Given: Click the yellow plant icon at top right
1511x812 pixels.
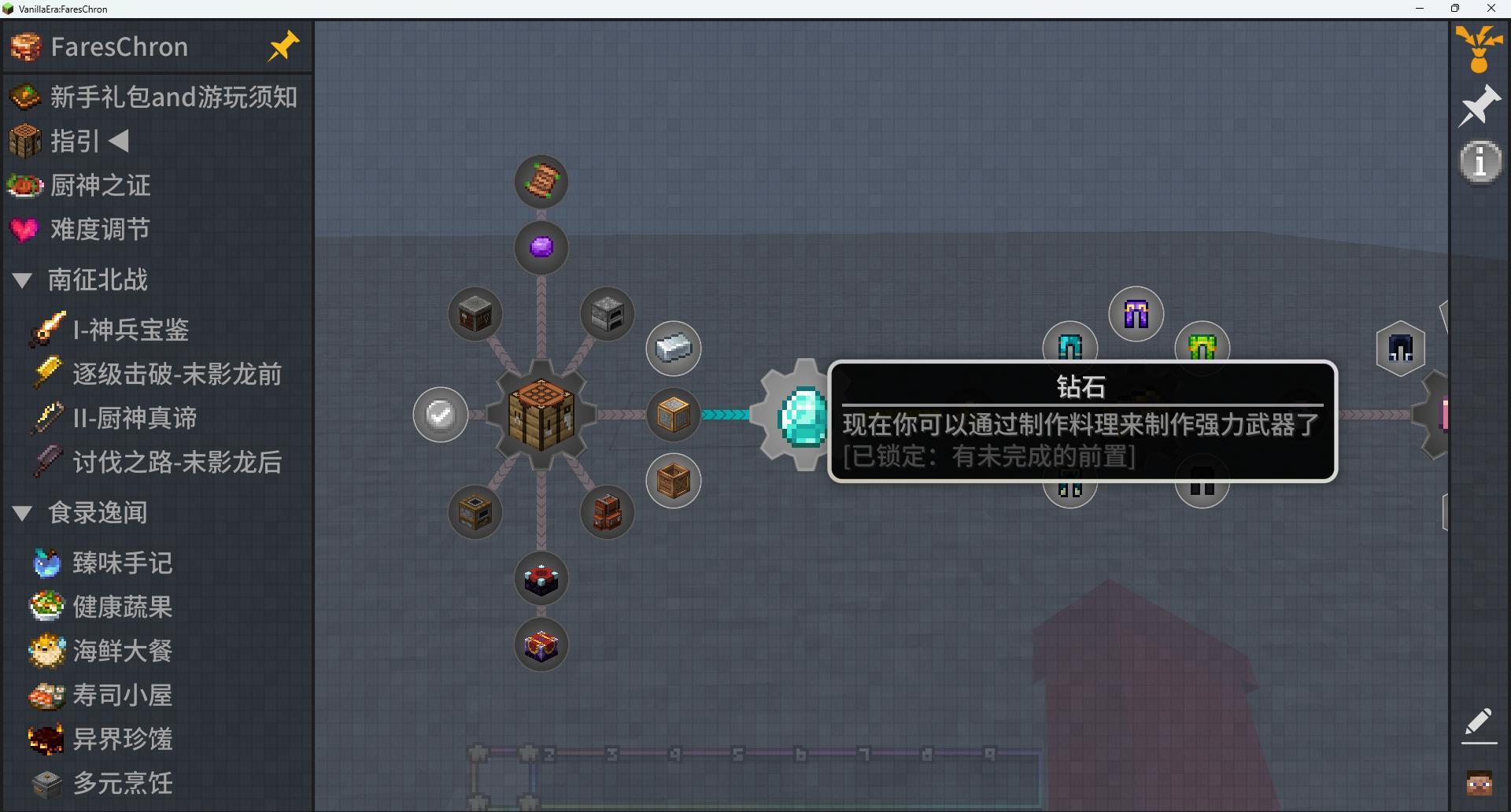Looking at the screenshot, I should click(x=1480, y=47).
